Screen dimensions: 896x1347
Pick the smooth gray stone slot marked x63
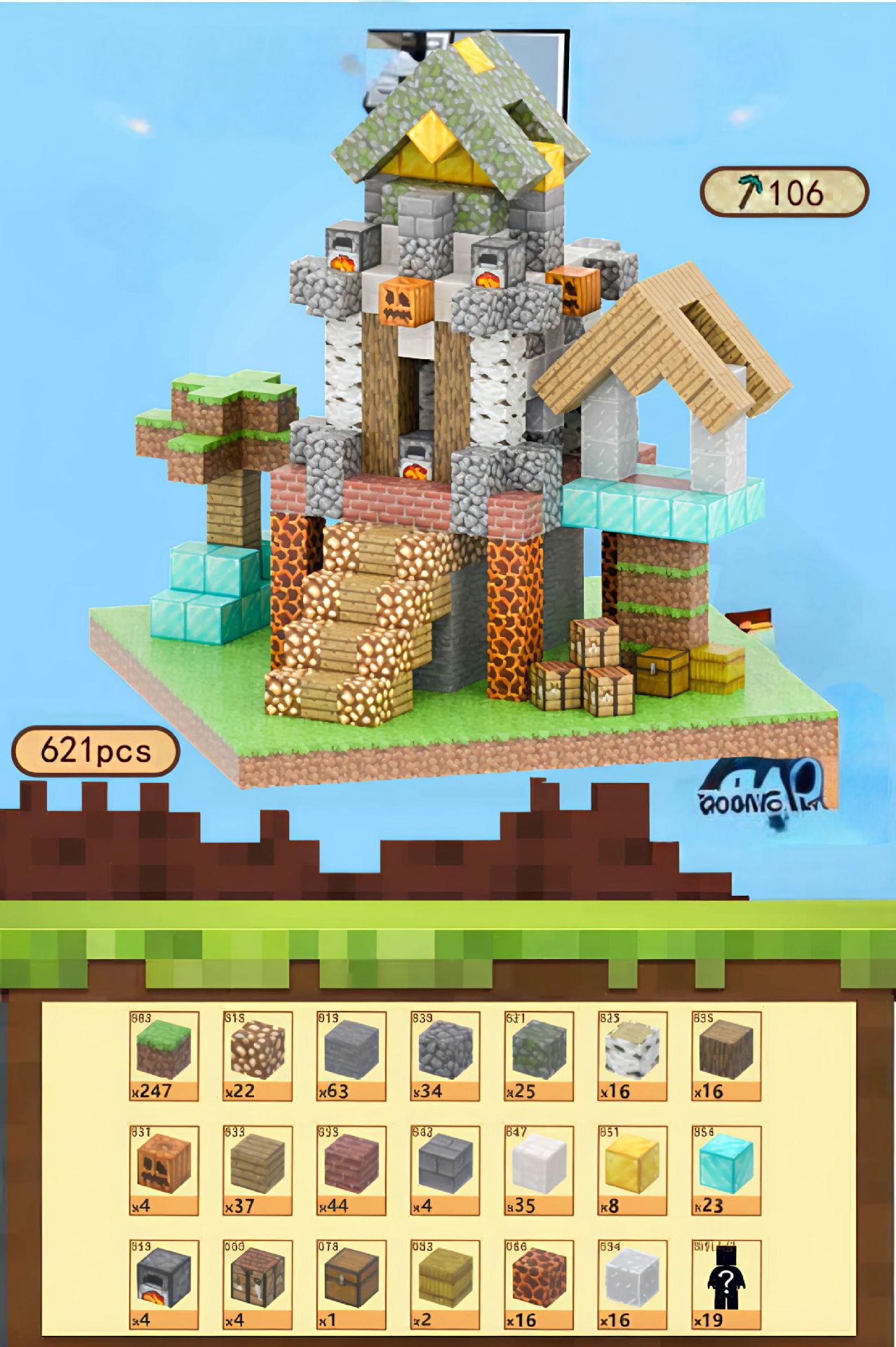click(351, 1054)
